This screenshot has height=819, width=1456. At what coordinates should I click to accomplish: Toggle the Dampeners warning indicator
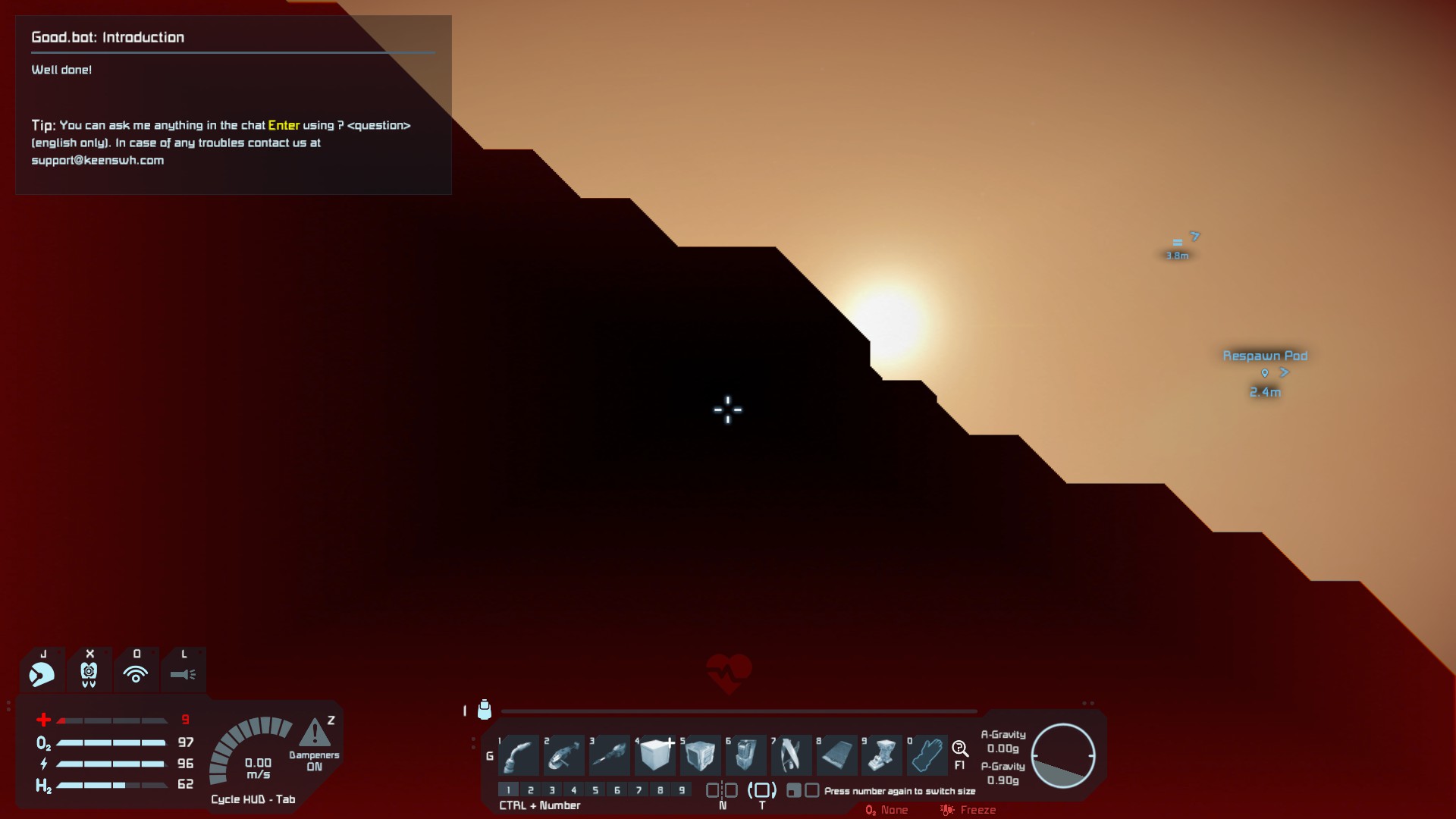pos(314,734)
